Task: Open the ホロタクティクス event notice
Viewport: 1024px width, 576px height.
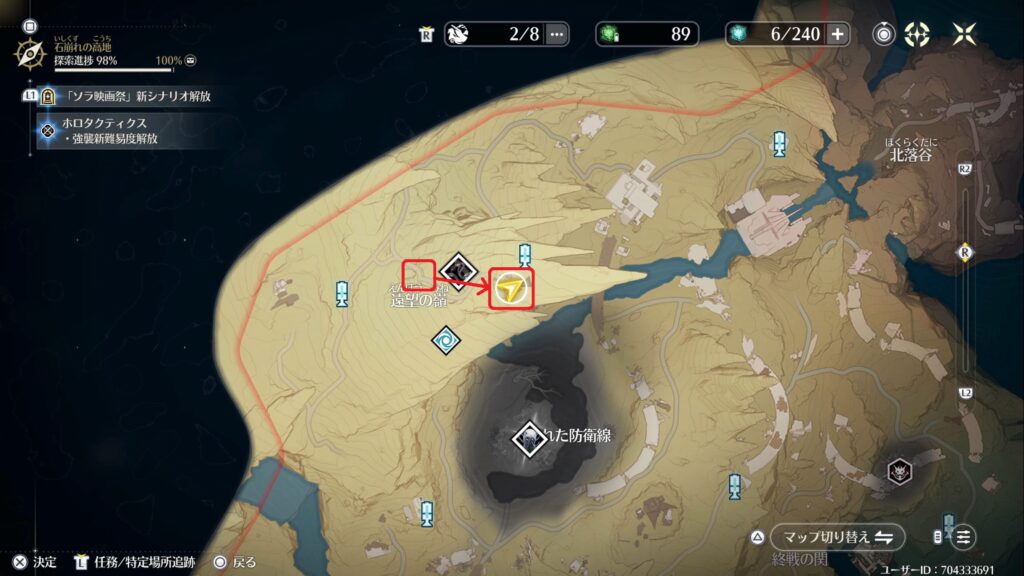Action: pos(110,130)
